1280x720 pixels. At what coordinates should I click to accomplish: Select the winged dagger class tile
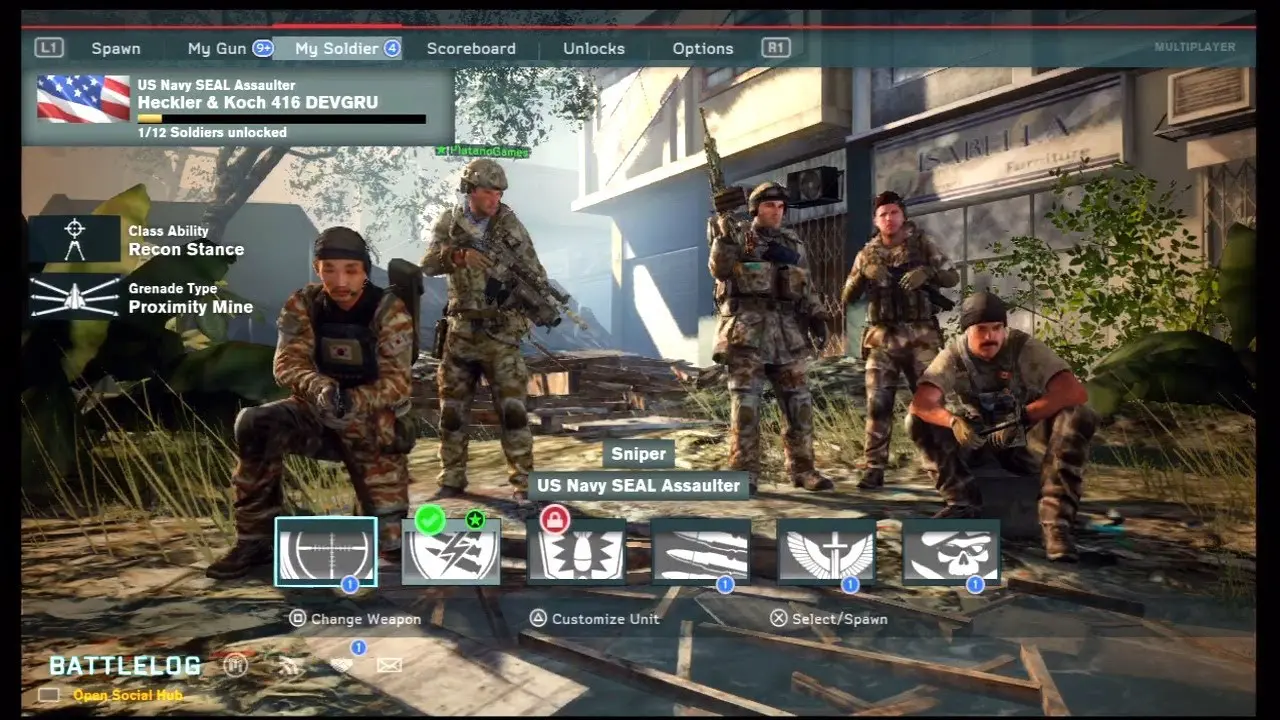(x=826, y=553)
